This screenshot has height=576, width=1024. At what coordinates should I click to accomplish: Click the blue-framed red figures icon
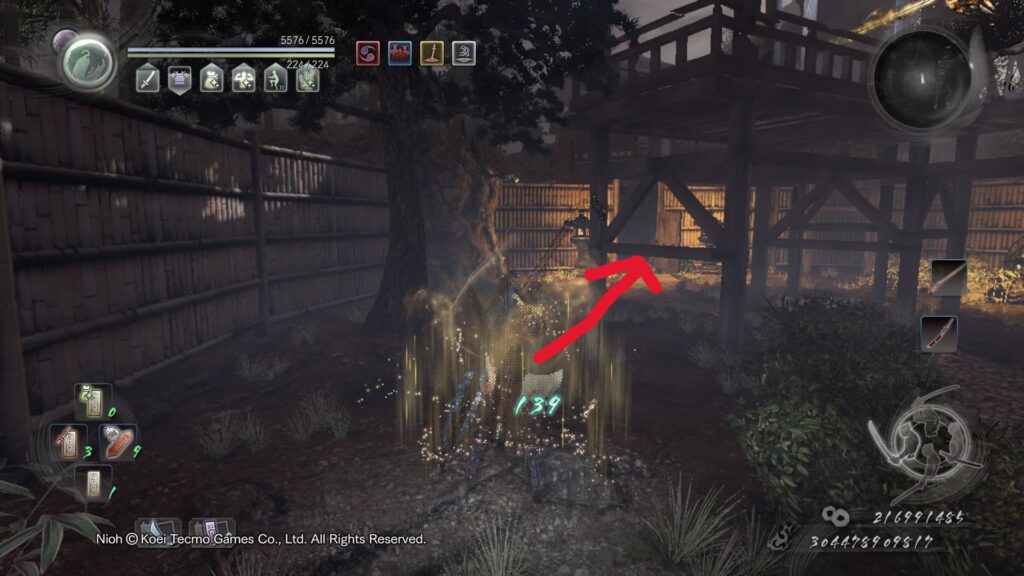coord(400,53)
